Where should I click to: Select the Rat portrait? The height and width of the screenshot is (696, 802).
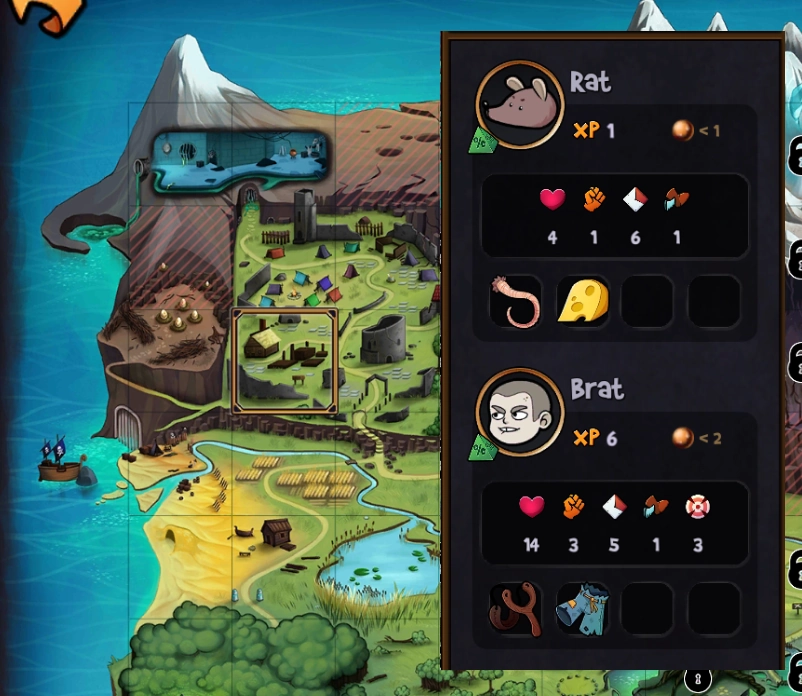pos(520,103)
